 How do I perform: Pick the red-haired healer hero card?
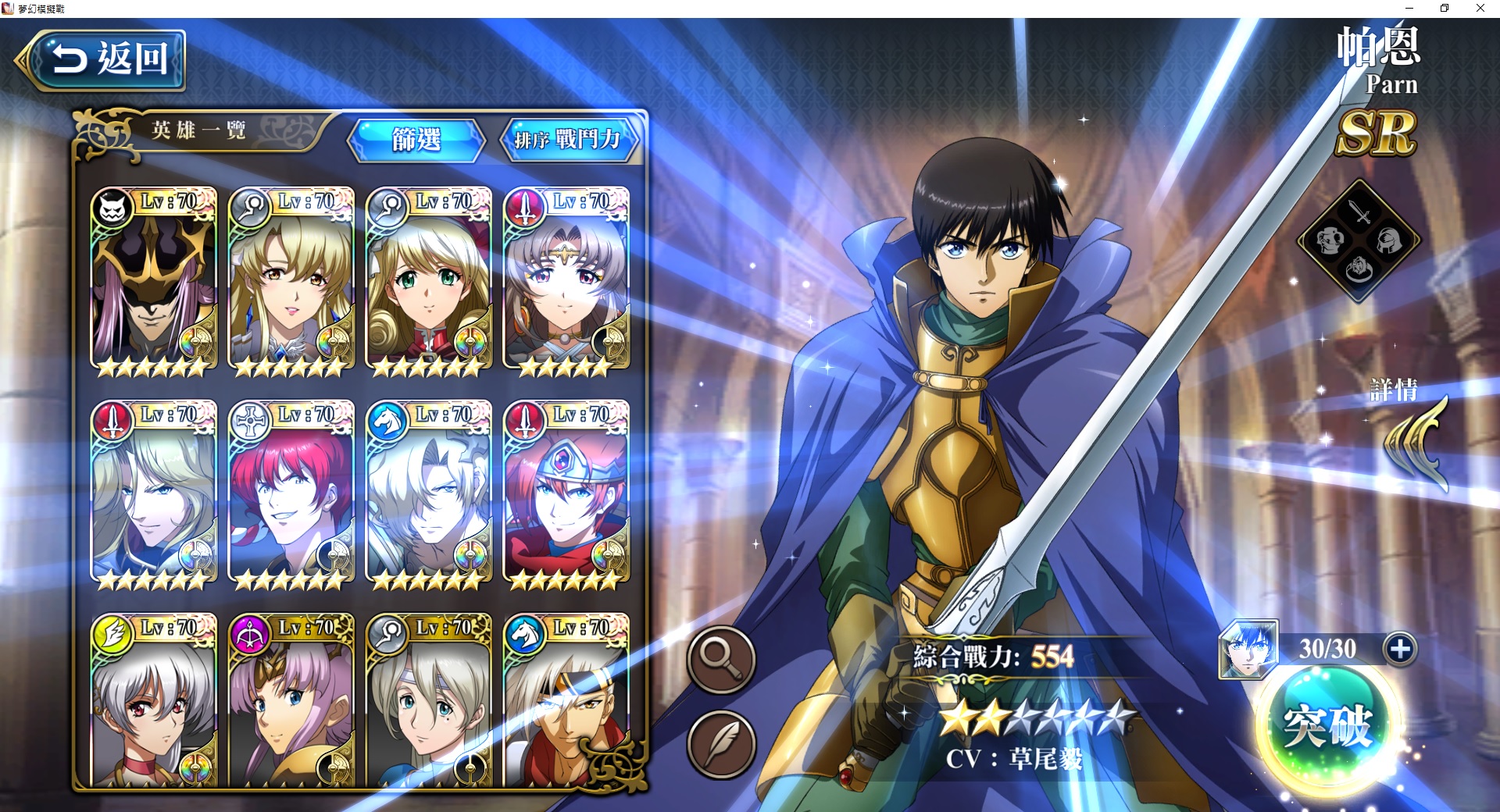click(x=291, y=492)
